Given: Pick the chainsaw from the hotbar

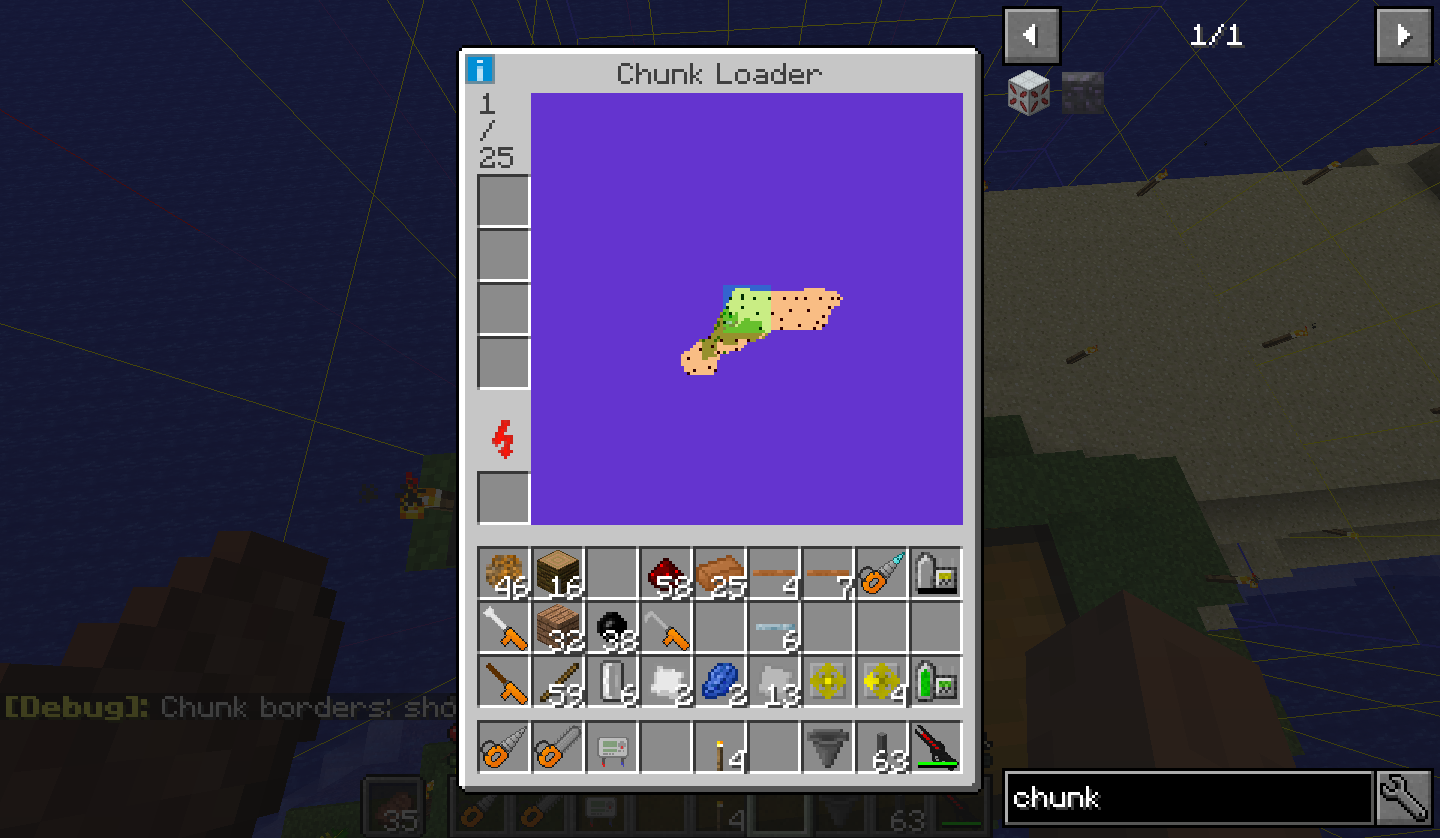Looking at the screenshot, I should [x=504, y=747].
